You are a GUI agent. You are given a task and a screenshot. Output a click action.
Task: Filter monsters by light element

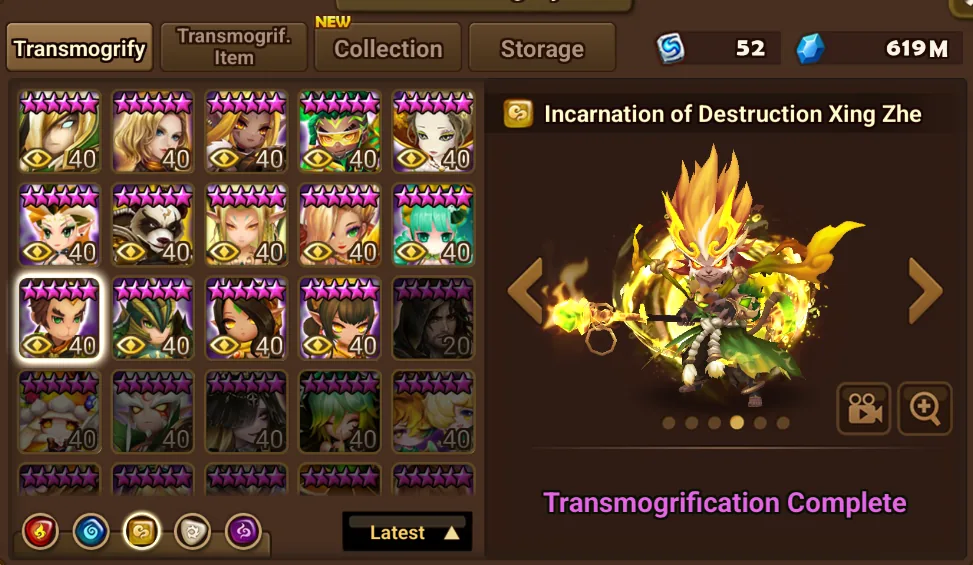[x=192, y=531]
